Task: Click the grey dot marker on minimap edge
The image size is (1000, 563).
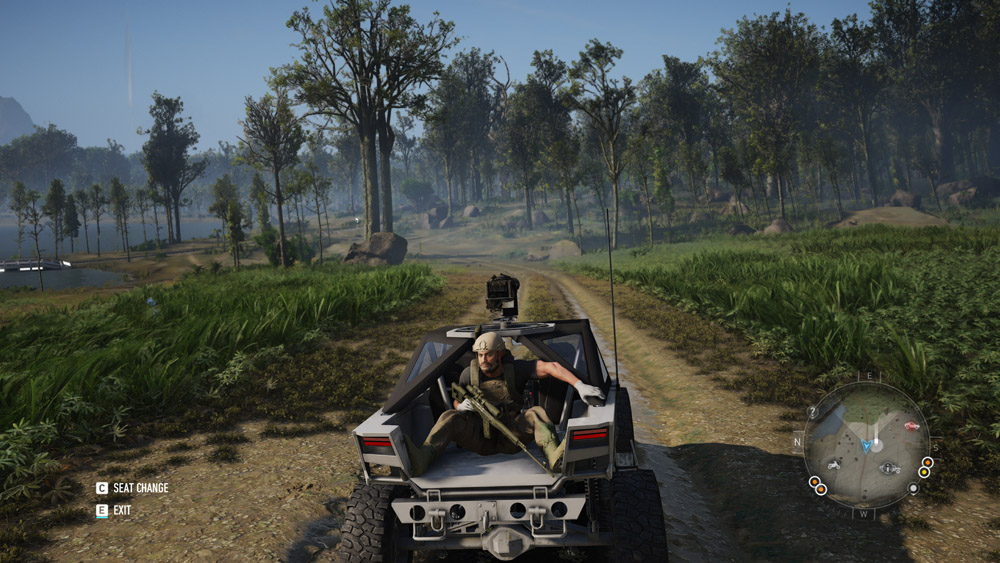Action: pos(912,488)
